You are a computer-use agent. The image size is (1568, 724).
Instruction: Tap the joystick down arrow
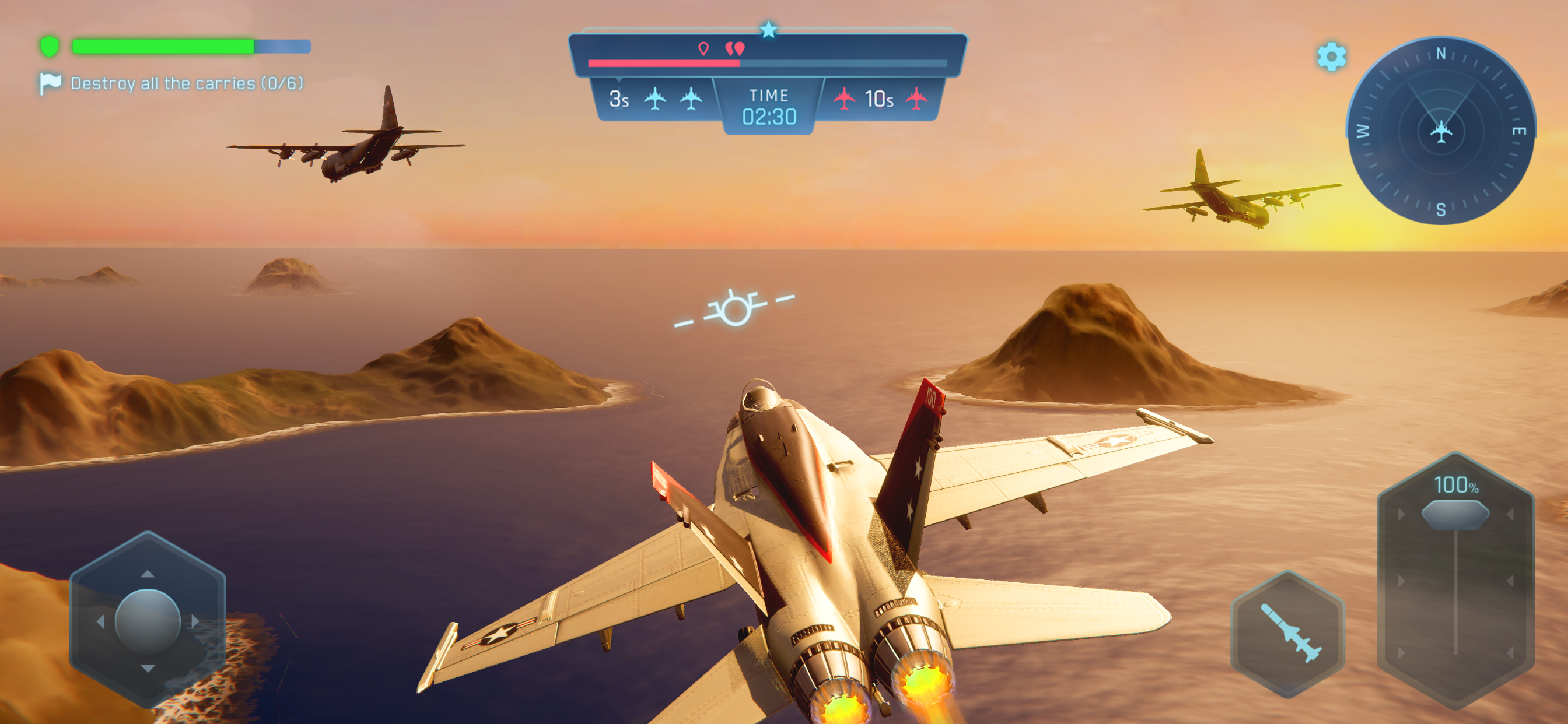click(x=148, y=668)
